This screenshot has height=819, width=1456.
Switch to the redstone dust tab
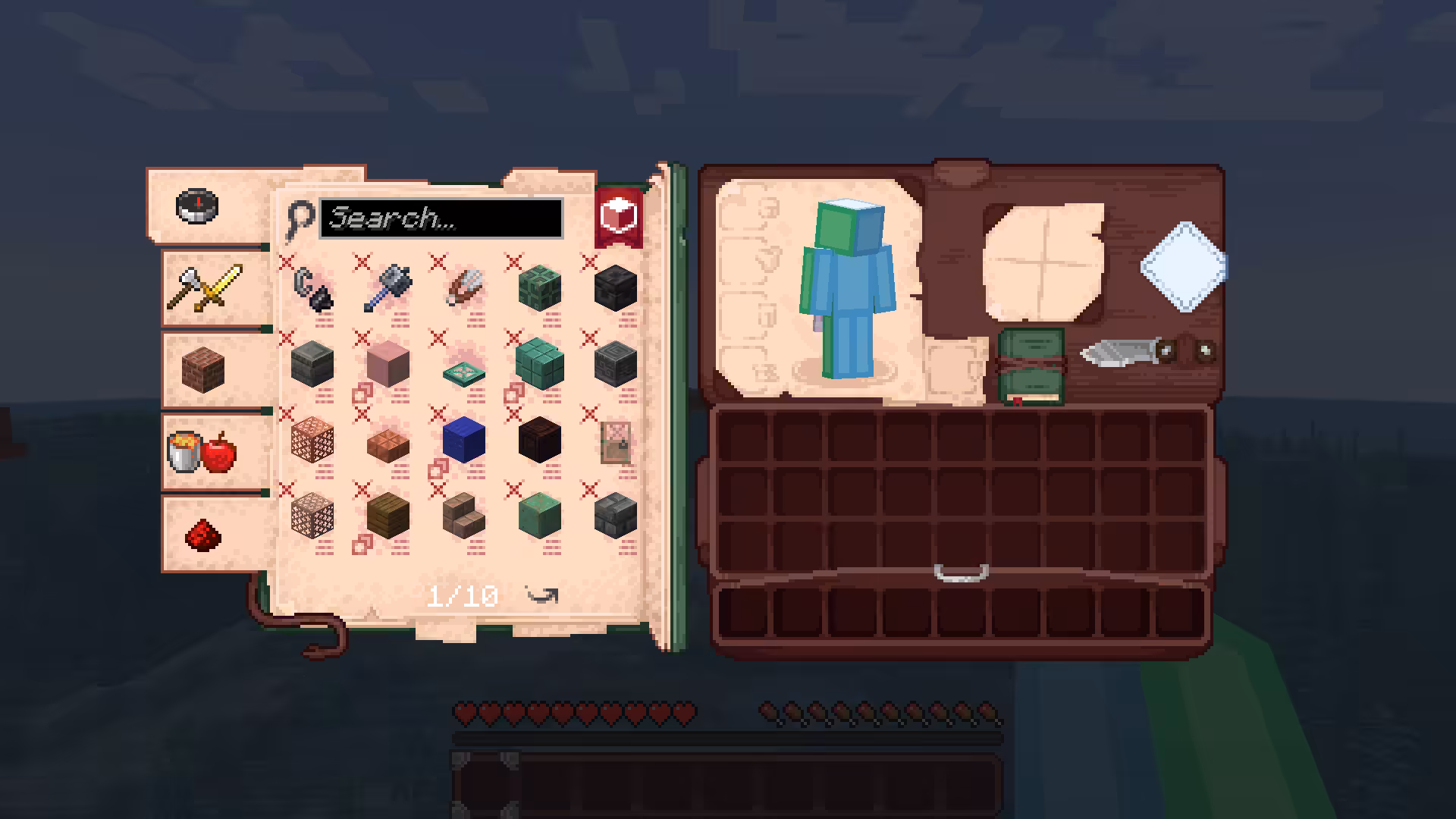click(x=203, y=534)
